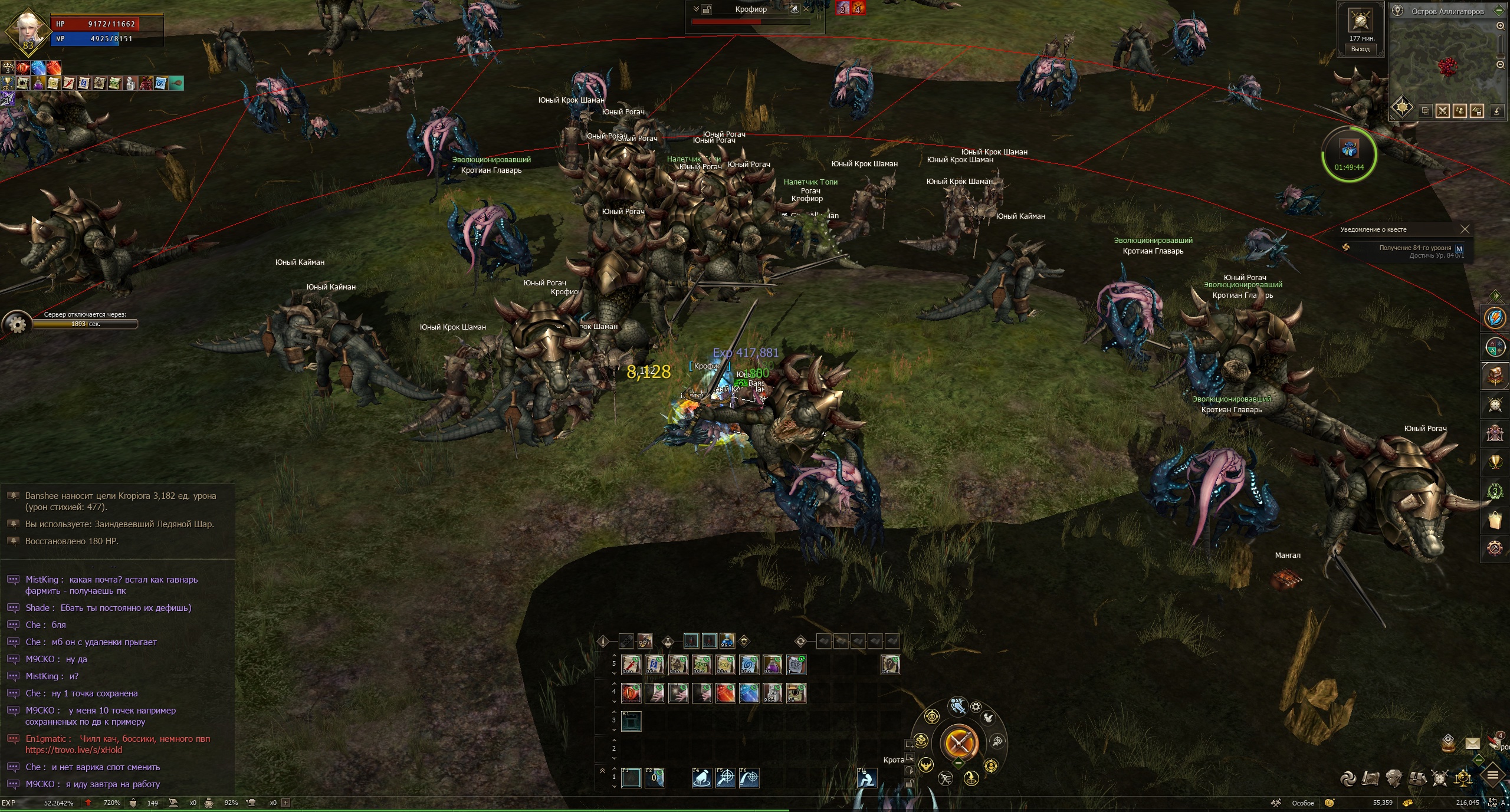Viewport: 1510px width, 812px height.
Task: Open the trophy achievements icon
Action: click(1495, 462)
